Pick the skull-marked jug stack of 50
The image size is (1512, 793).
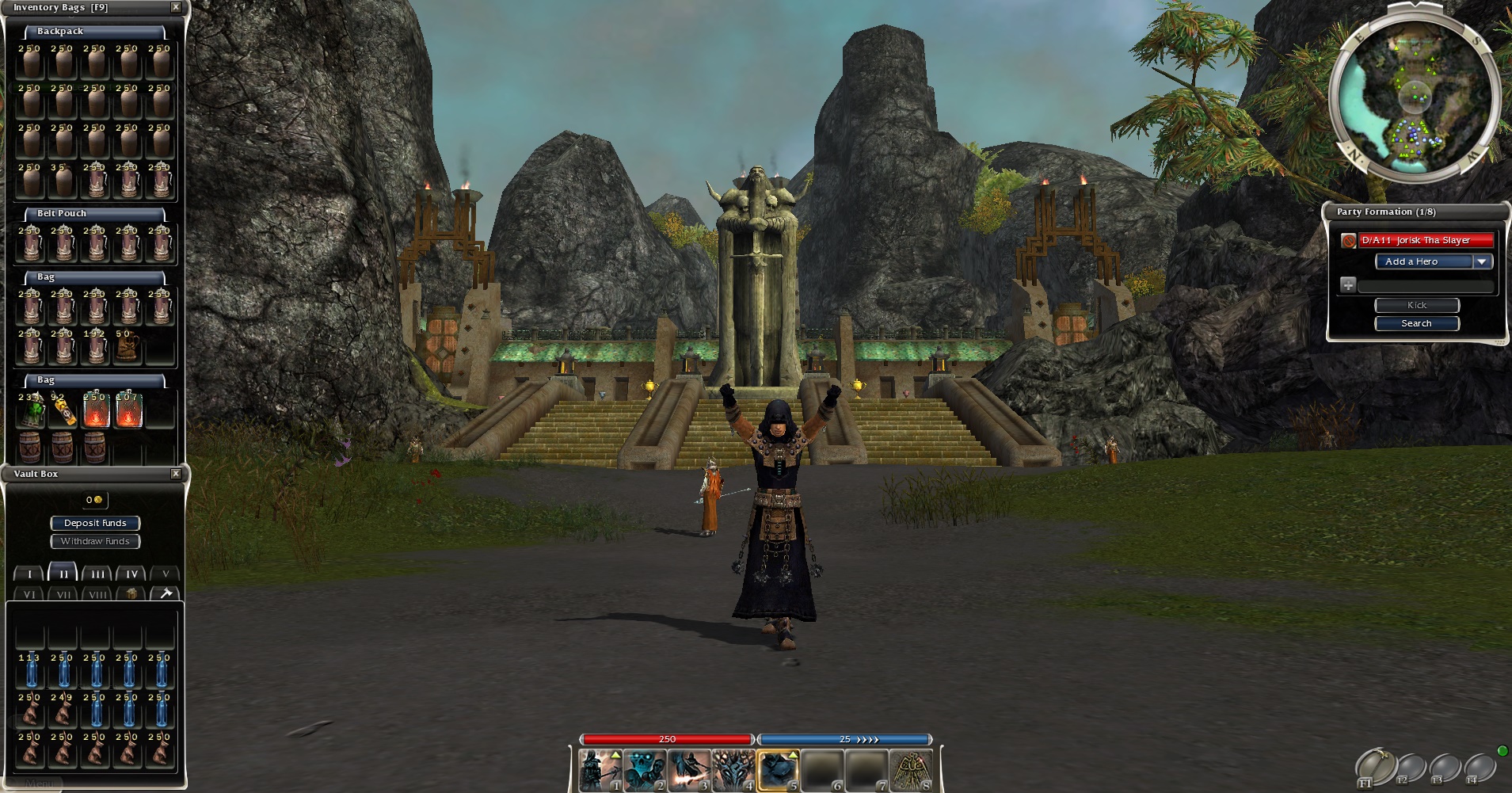click(x=128, y=347)
